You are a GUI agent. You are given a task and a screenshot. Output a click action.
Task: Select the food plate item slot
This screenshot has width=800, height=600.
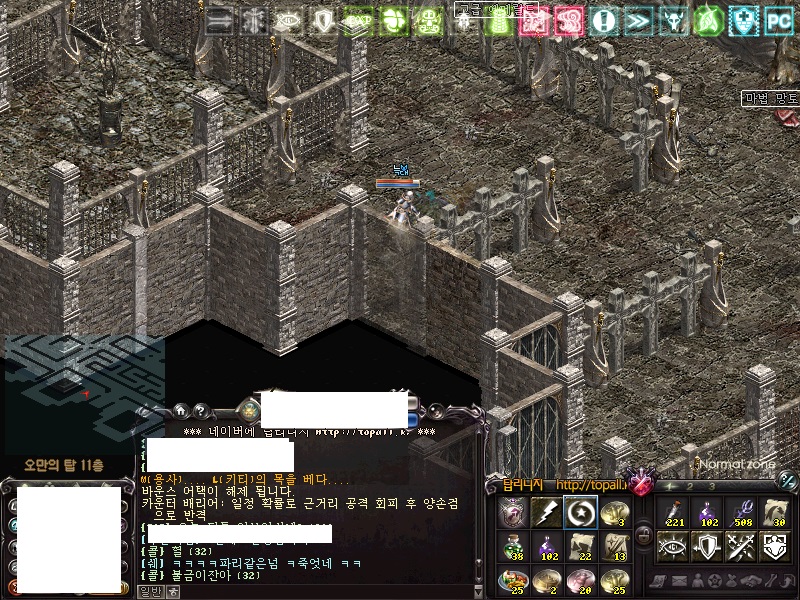click(513, 580)
